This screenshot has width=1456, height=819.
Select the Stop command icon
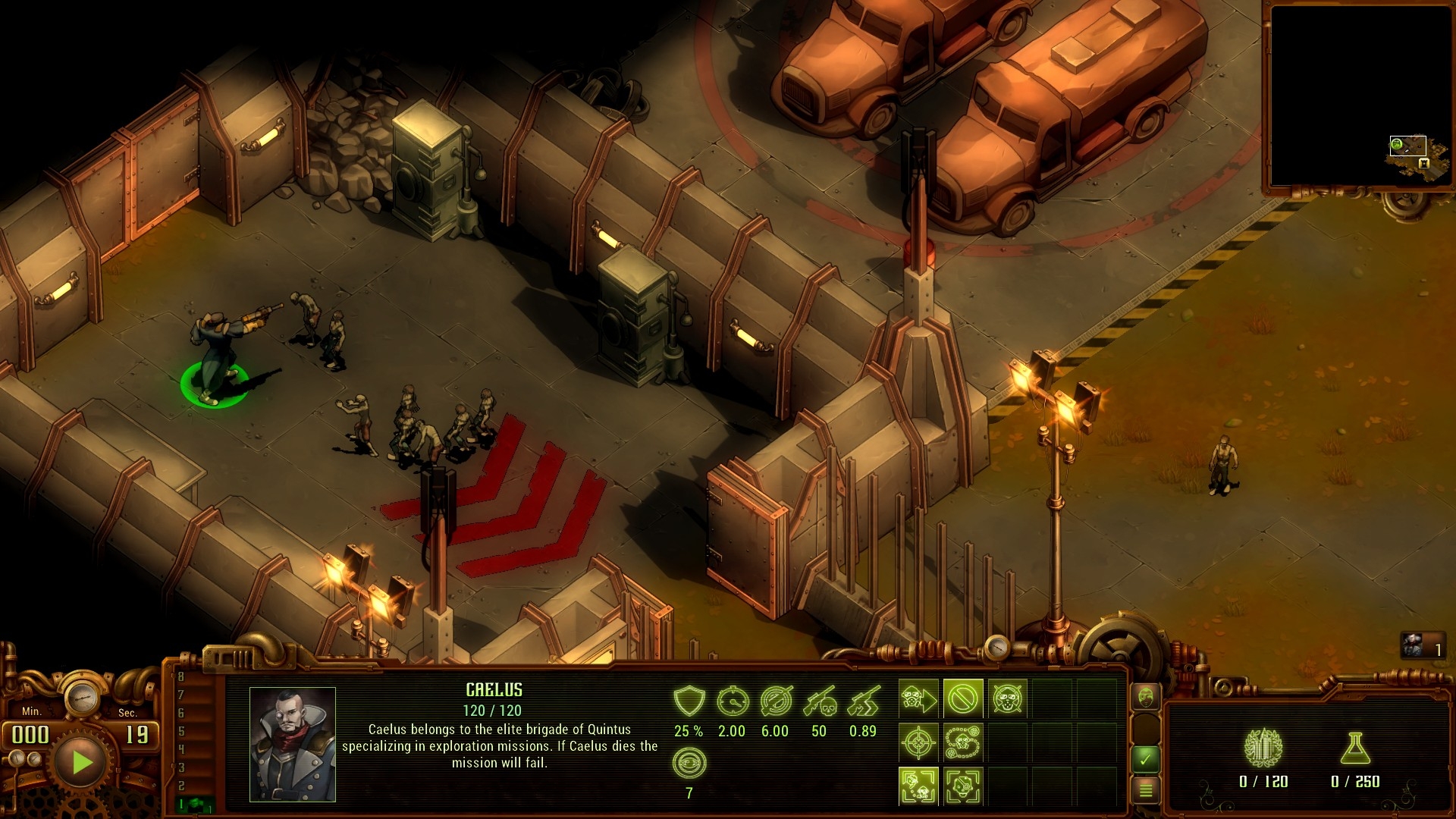(x=963, y=698)
